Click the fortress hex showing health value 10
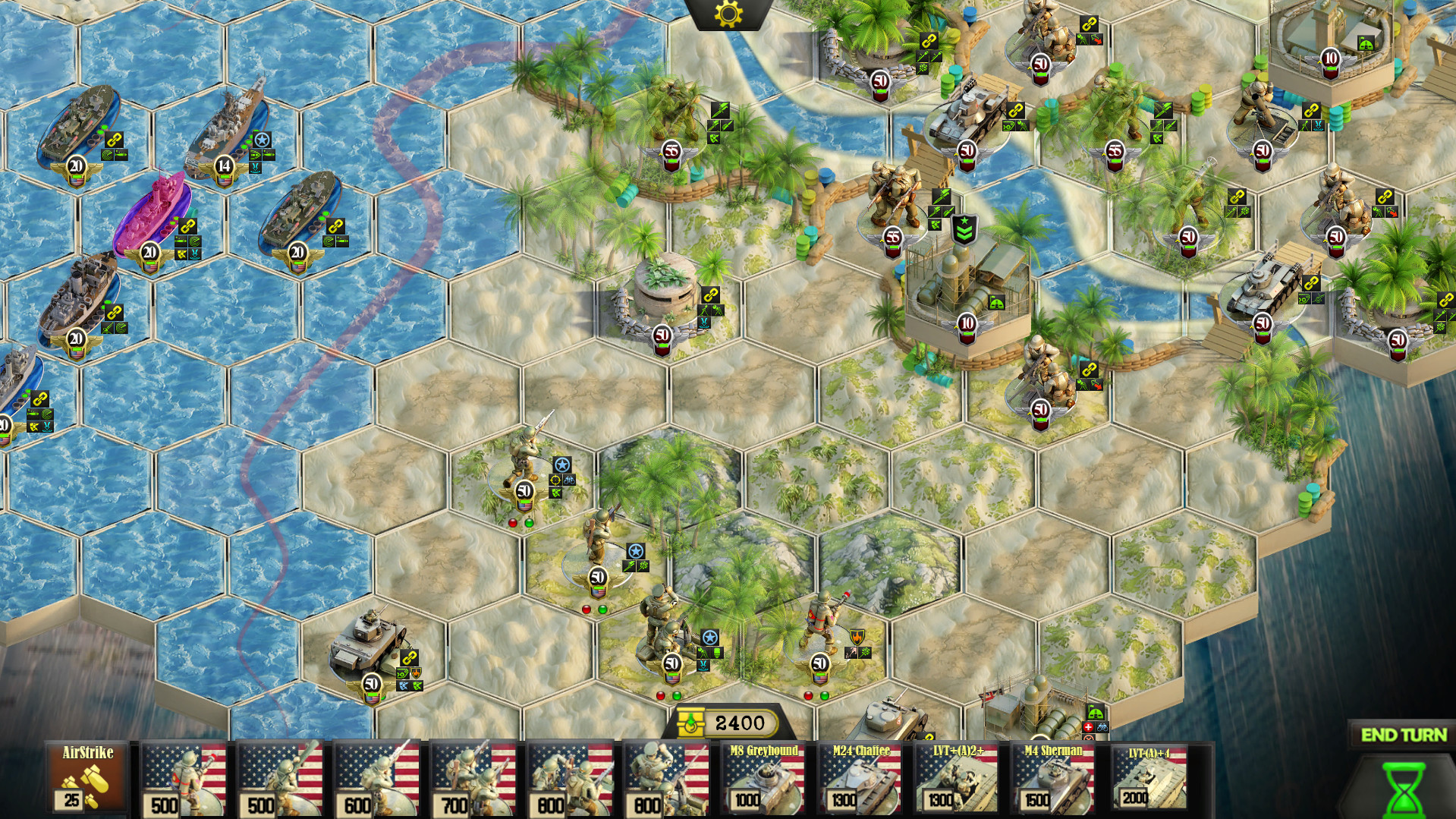 [x=965, y=323]
